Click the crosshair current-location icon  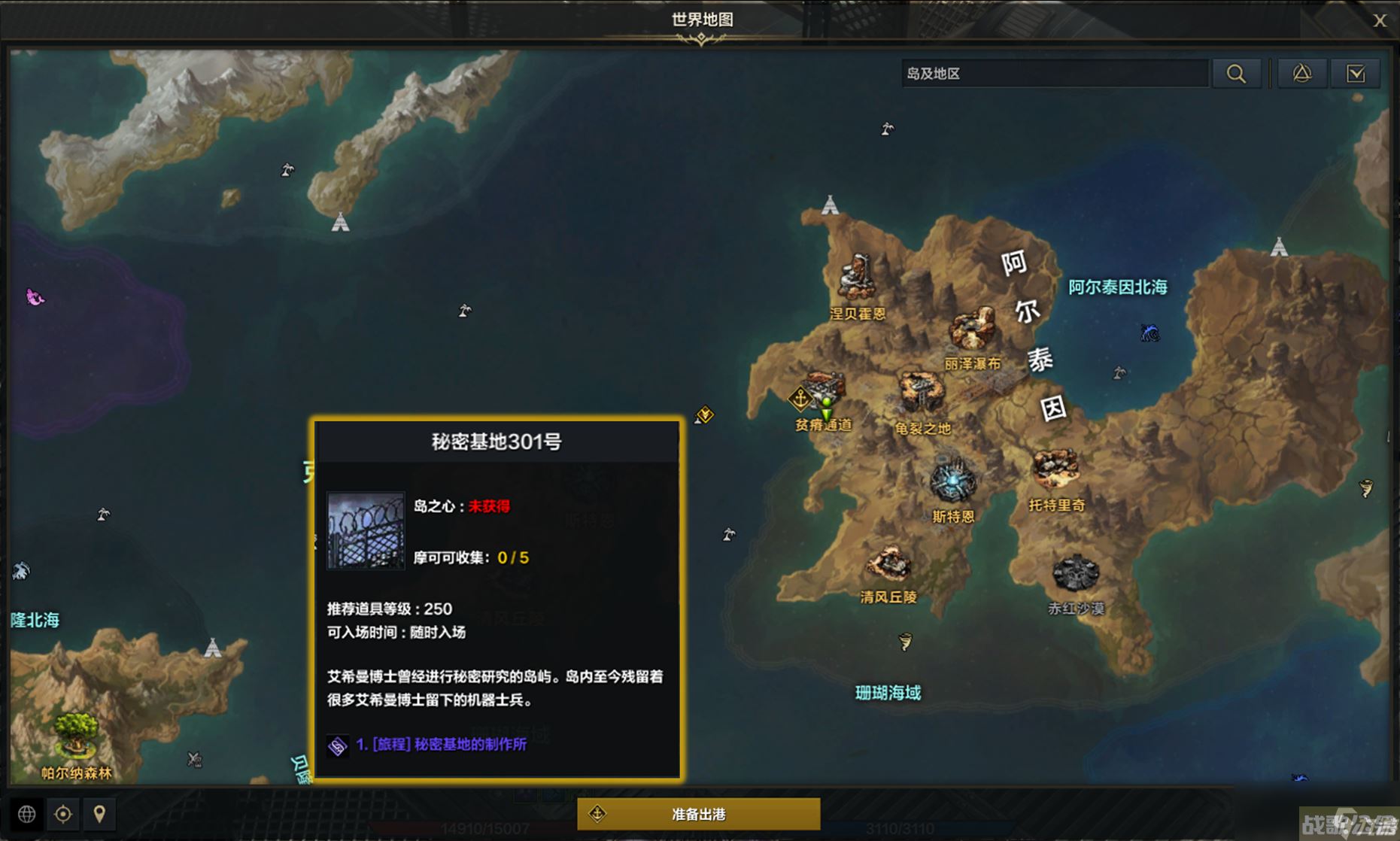[x=63, y=814]
